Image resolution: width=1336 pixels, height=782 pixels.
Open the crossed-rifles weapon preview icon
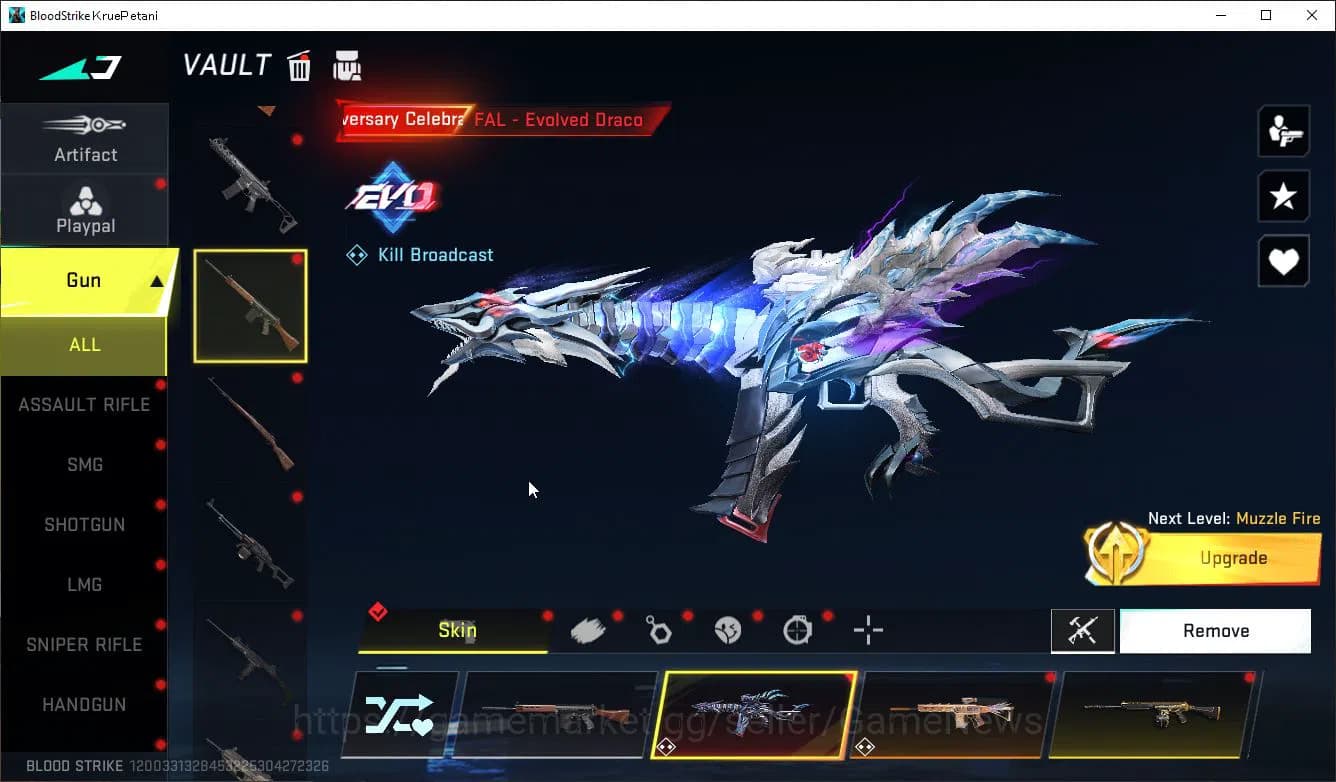(x=1083, y=631)
